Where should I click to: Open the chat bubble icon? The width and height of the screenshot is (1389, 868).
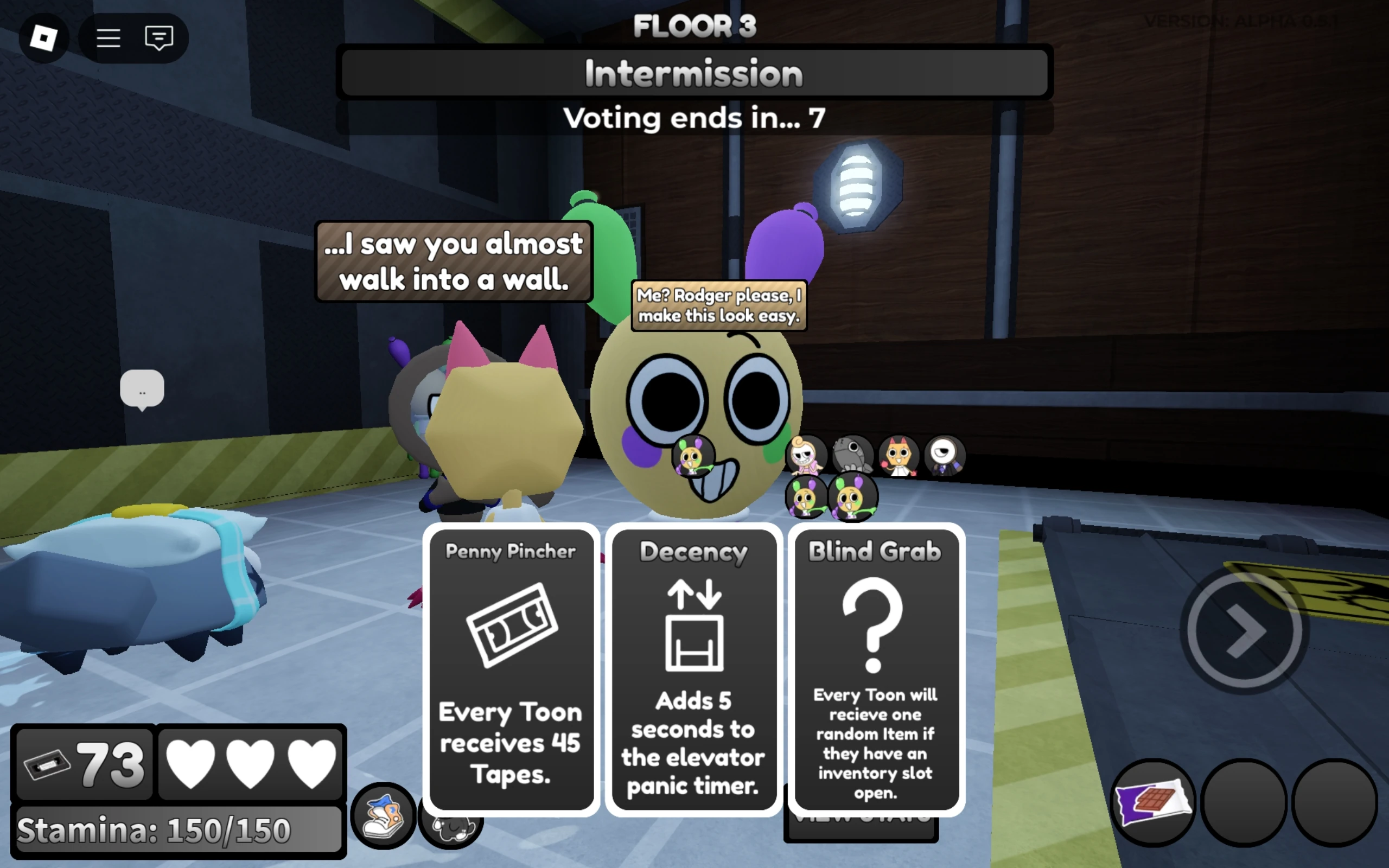pos(159,37)
